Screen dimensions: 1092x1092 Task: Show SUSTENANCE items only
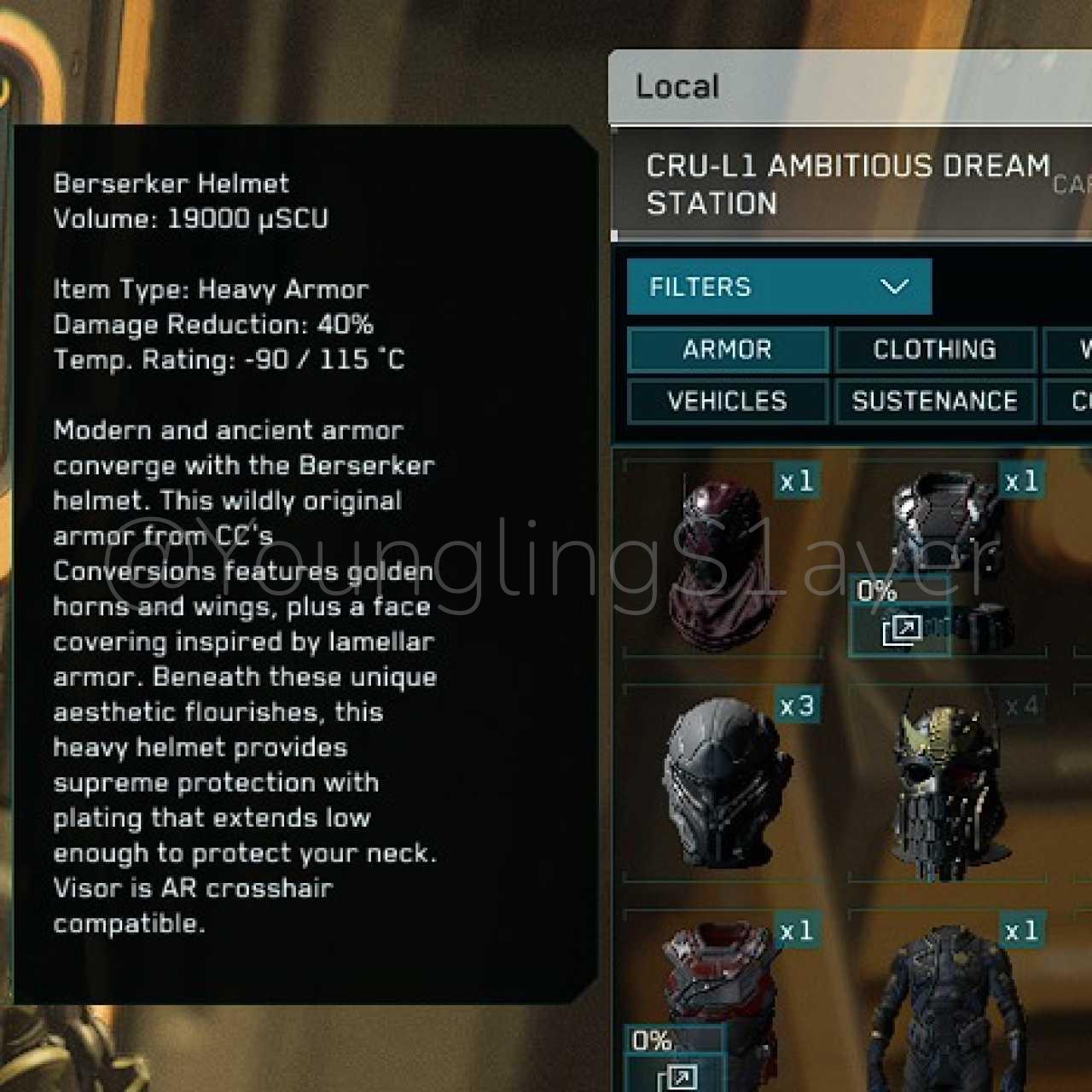935,401
